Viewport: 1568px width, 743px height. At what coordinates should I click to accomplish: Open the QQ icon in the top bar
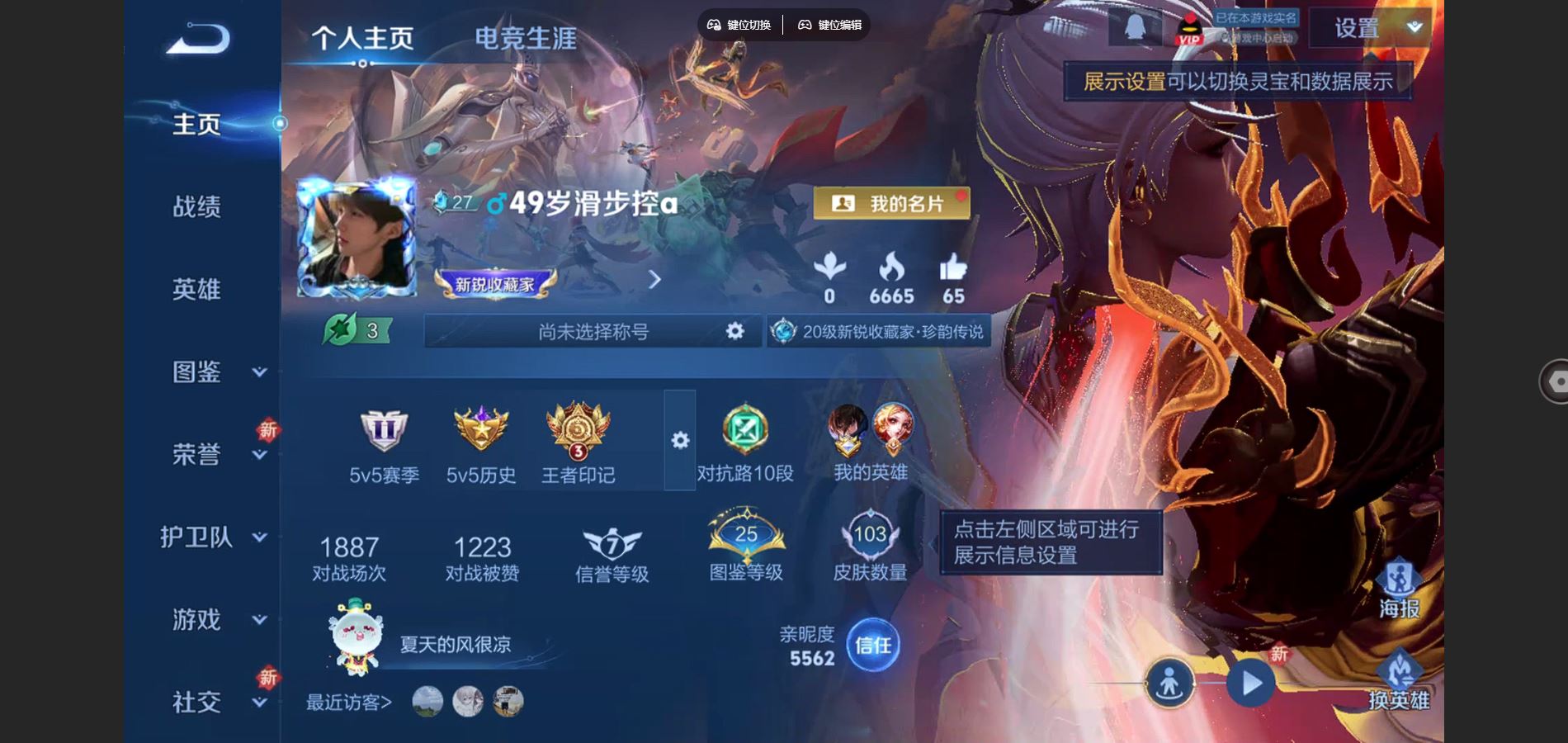click(1135, 26)
